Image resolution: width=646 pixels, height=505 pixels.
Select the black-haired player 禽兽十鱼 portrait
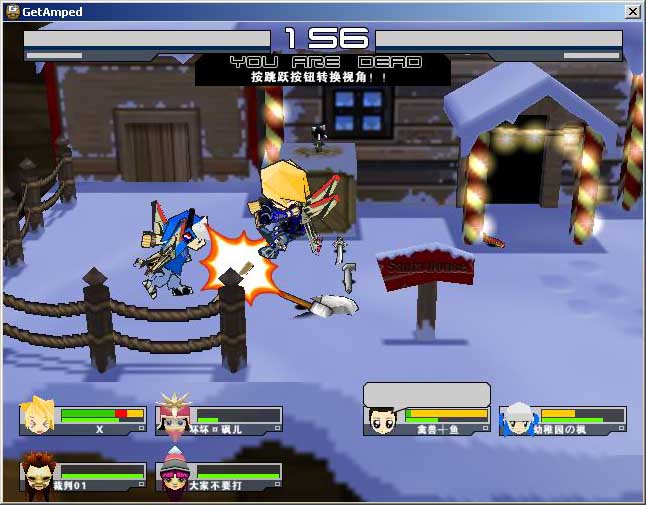(382, 420)
